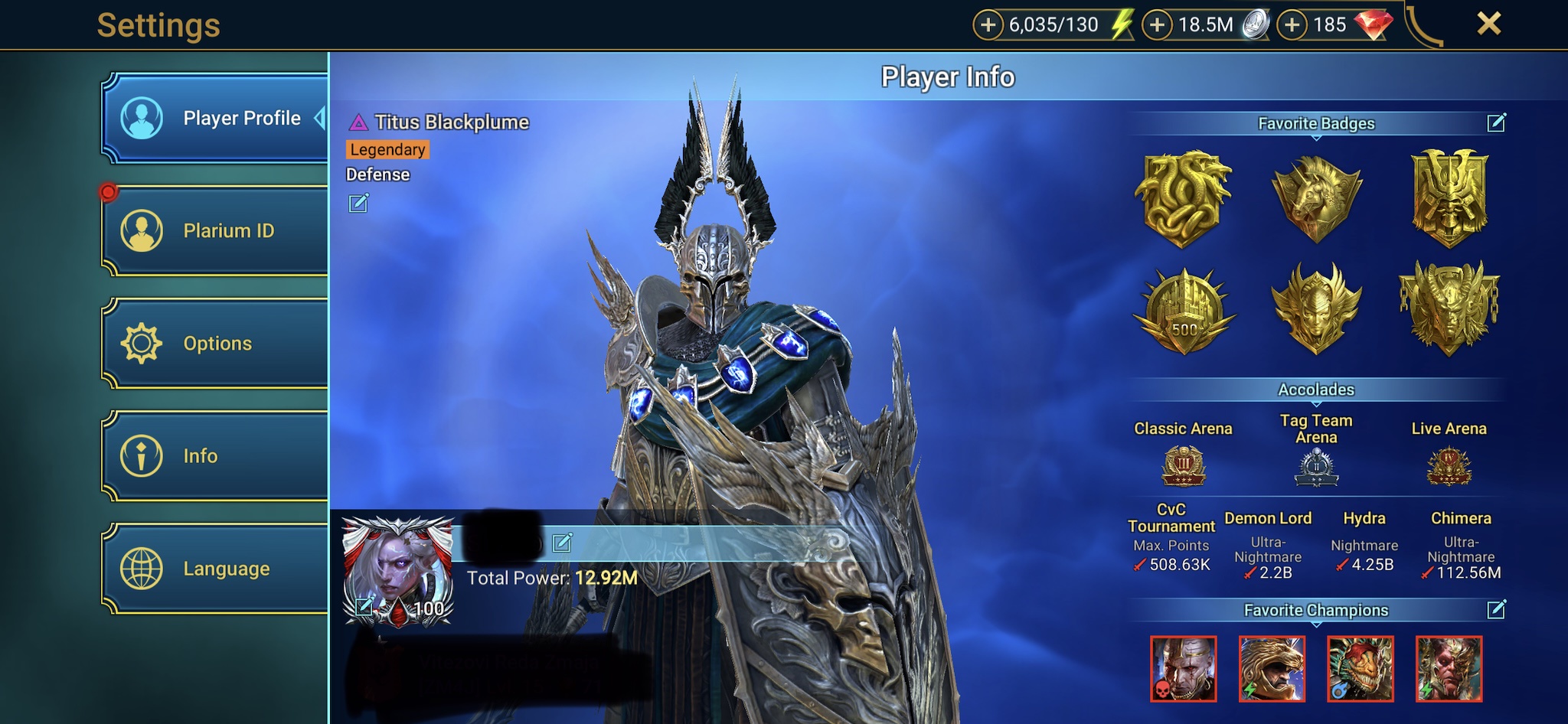
Task: Edit the Favorite Champions list
Action: pyautogui.click(x=1496, y=609)
